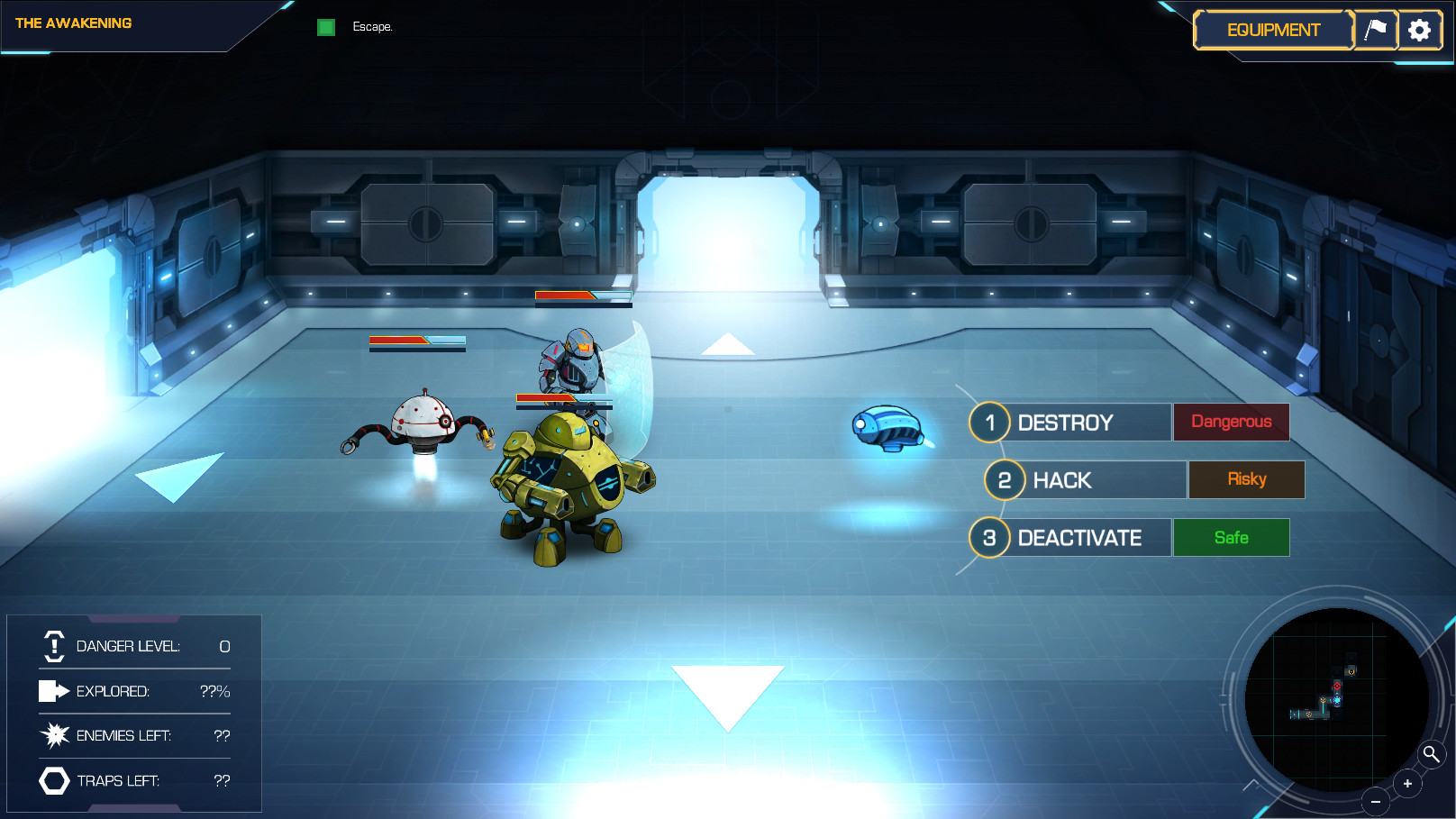Click the Escape objective tracker

[x=355, y=27]
